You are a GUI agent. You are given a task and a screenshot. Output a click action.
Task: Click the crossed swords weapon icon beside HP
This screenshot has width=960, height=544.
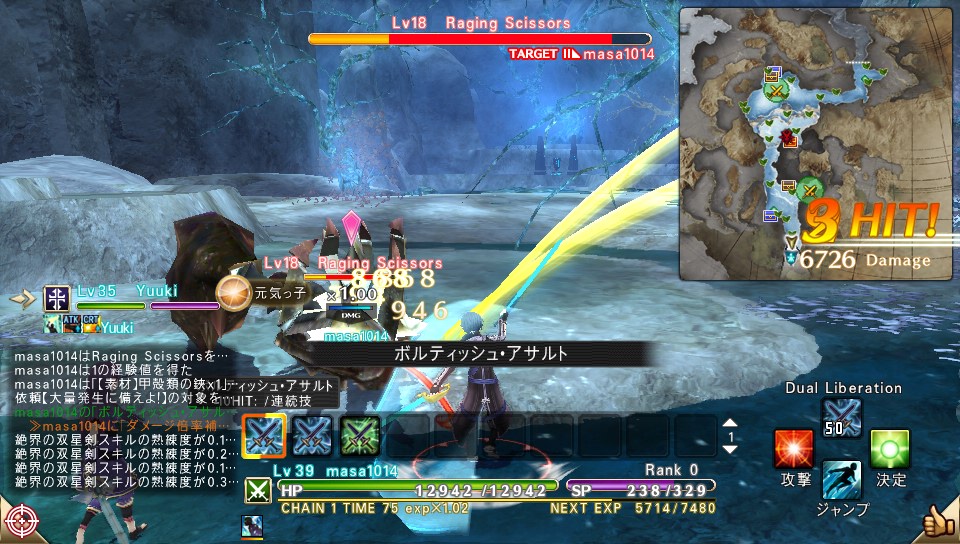[x=257, y=490]
